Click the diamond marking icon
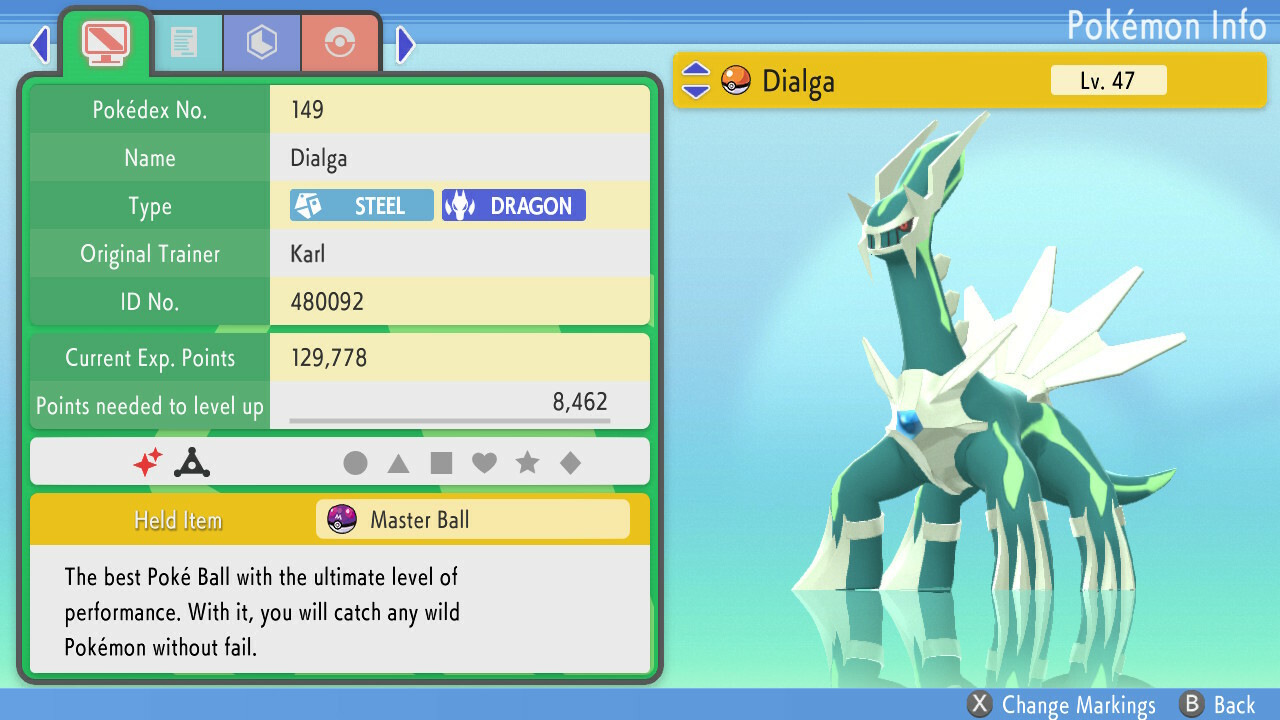The image size is (1280, 720). point(571,462)
